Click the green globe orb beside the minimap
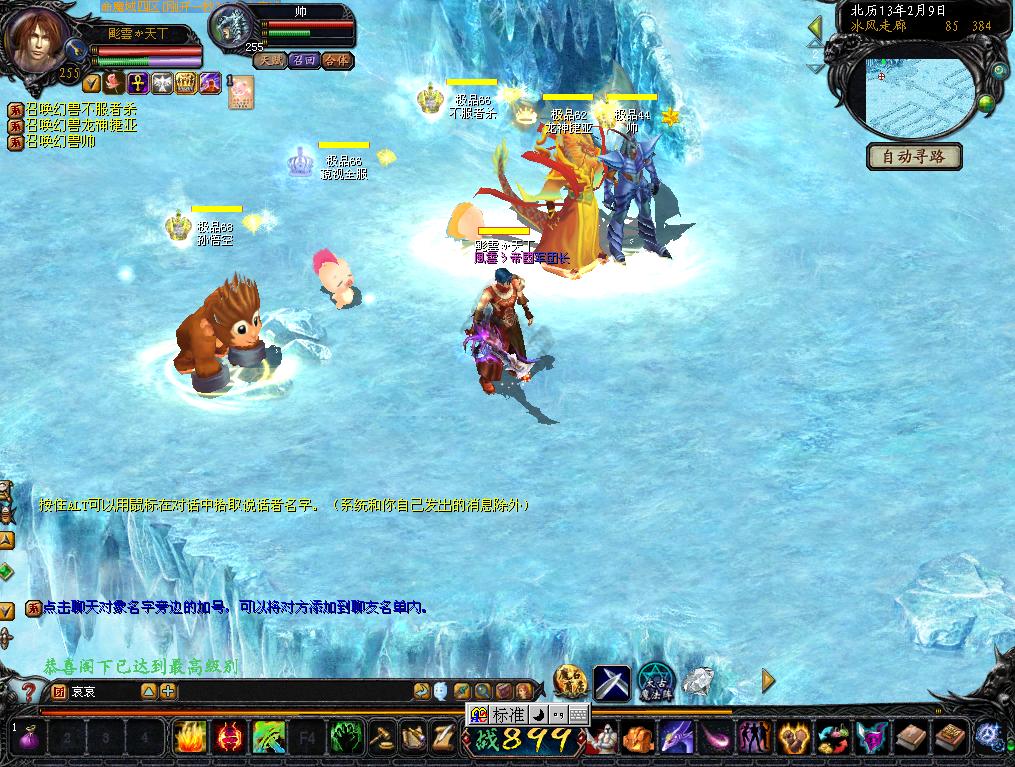 coord(986,104)
